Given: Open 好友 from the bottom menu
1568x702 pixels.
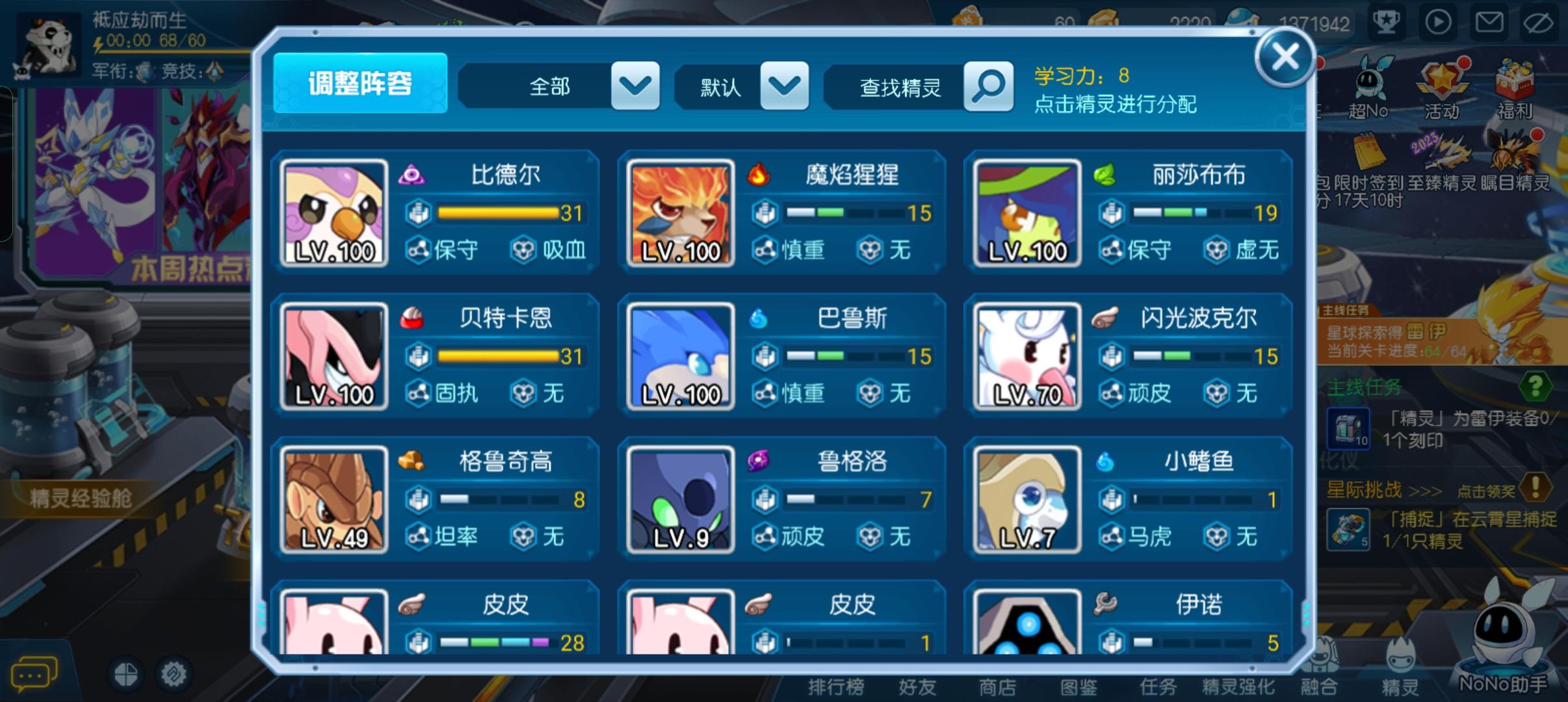Looking at the screenshot, I should [x=917, y=686].
